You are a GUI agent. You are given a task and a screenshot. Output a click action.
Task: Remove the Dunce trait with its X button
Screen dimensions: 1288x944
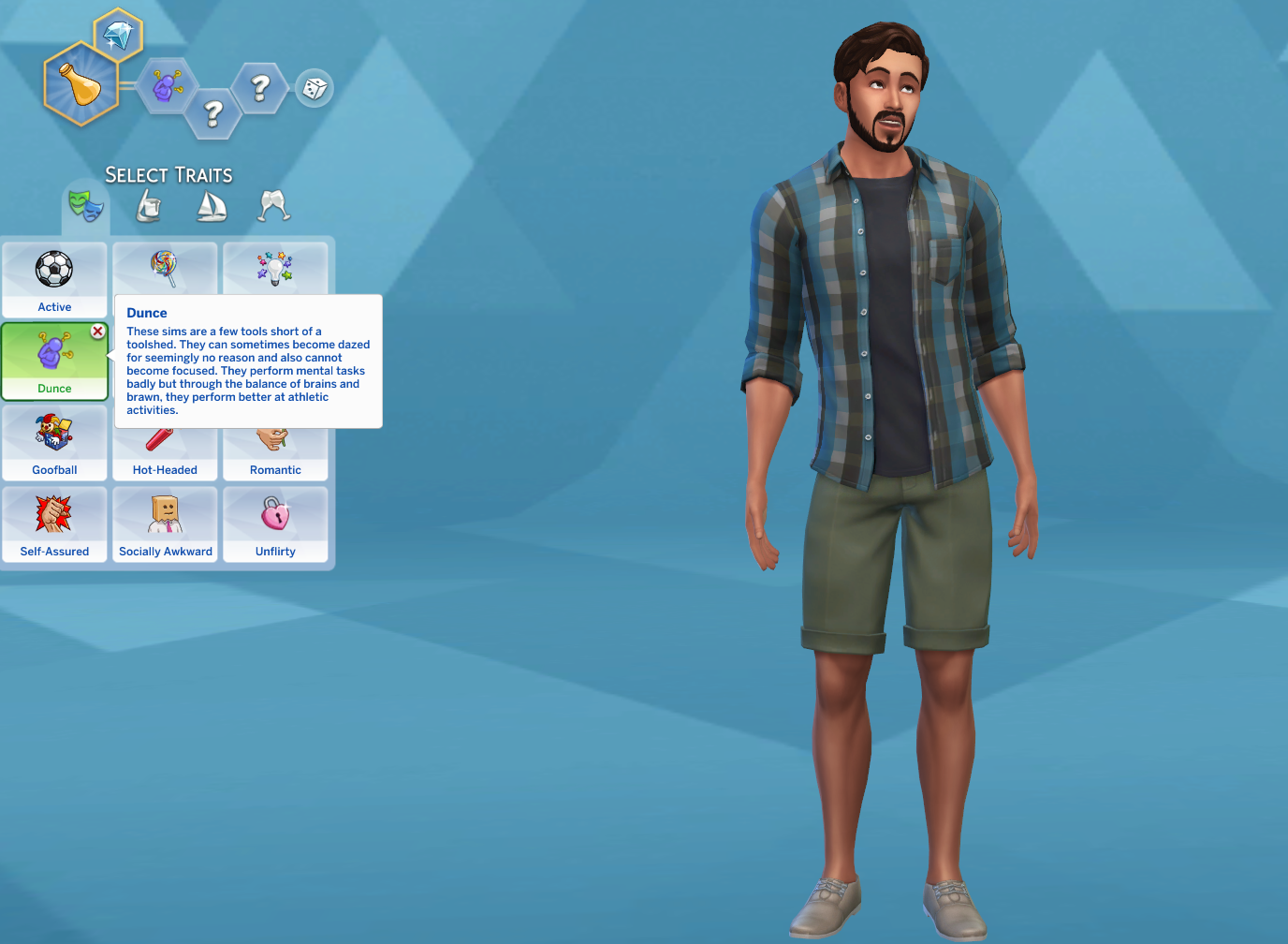click(97, 331)
